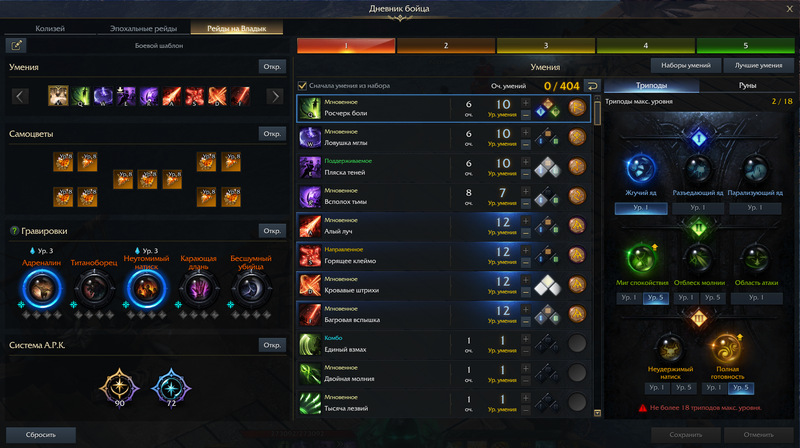Open the Наборы умений list
Screen dimensions: 800x448
686,66
